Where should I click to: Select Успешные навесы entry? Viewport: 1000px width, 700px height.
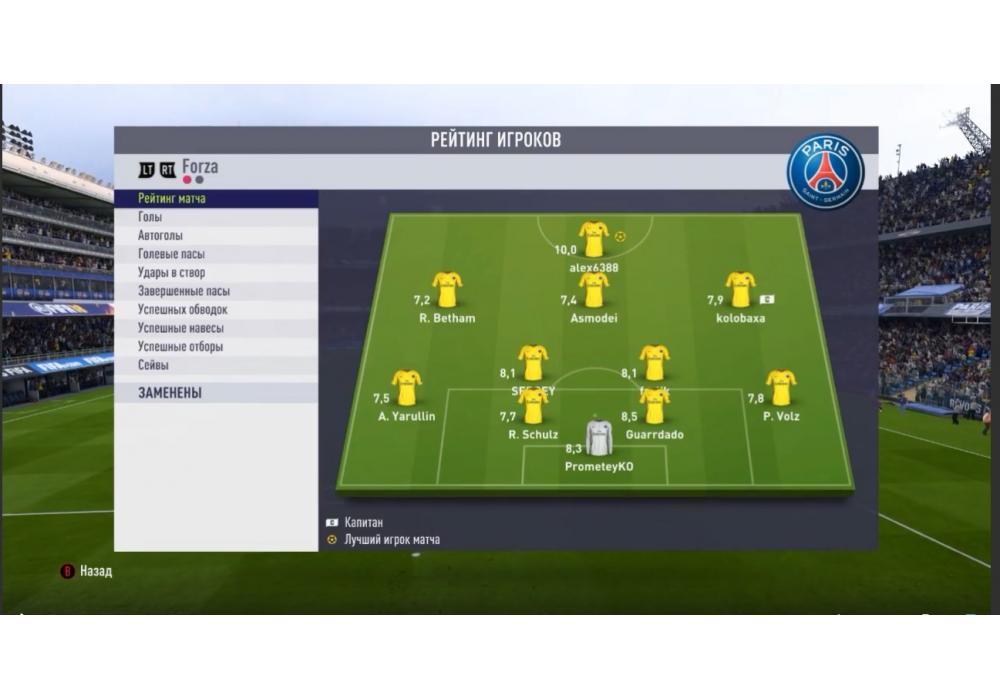coord(180,328)
